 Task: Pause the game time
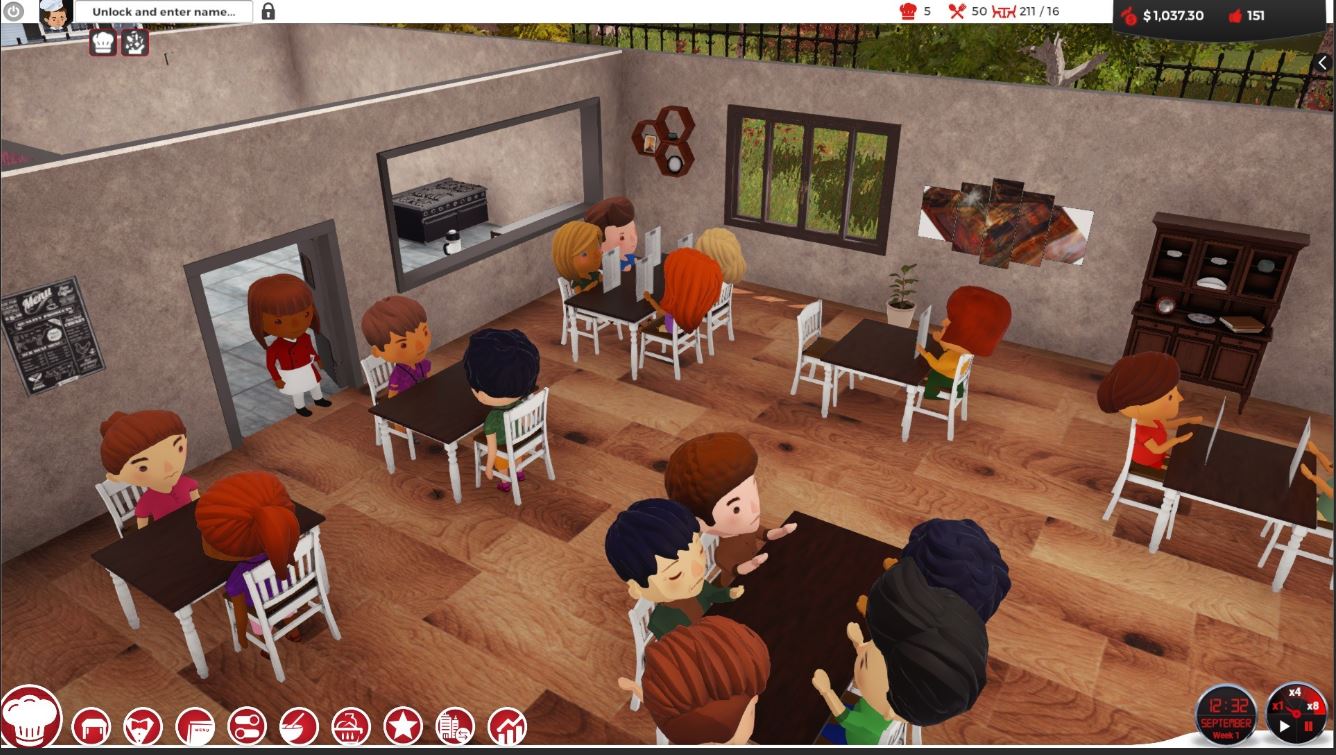[x=1308, y=727]
